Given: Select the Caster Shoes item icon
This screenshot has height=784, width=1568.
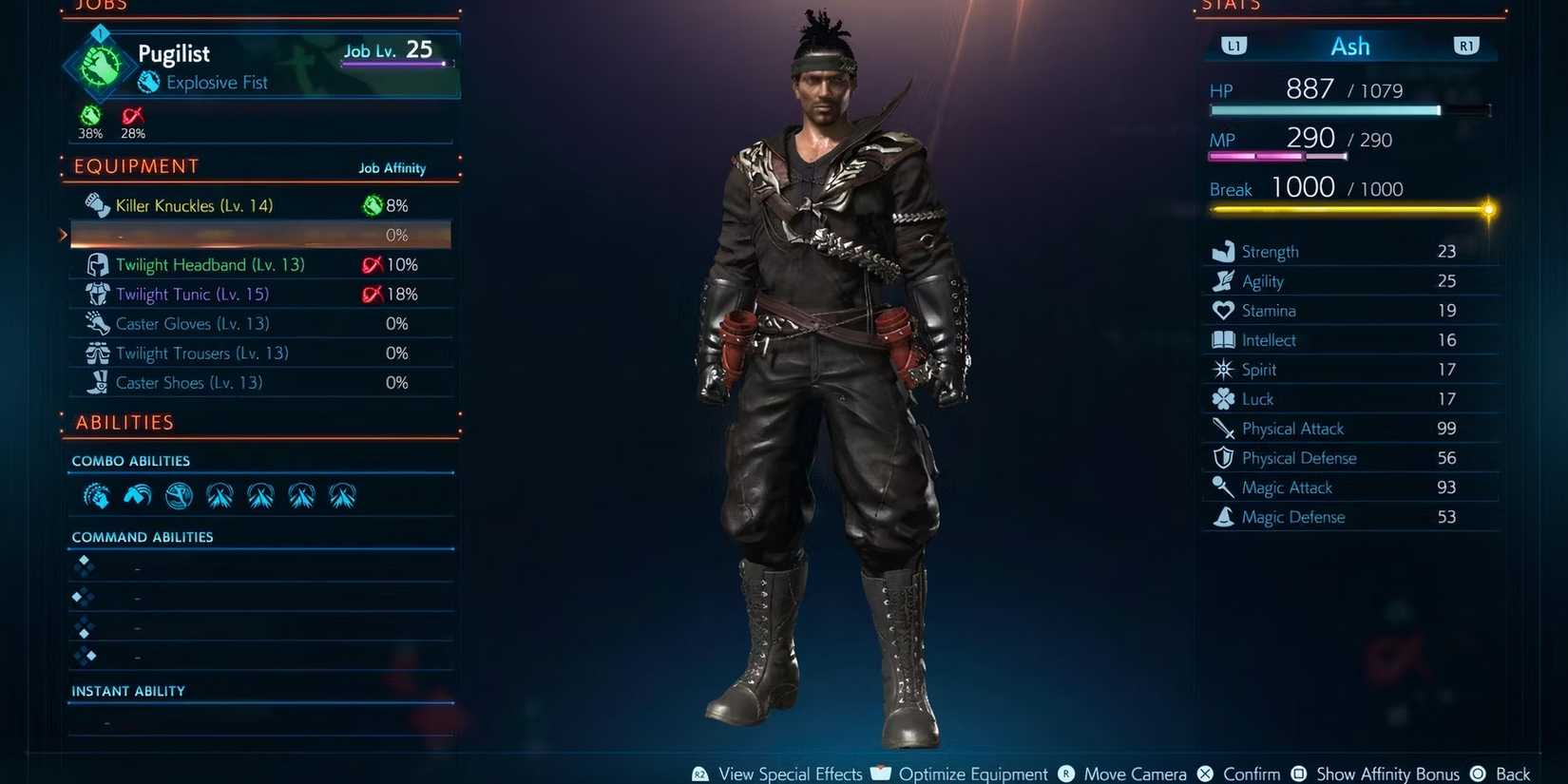Looking at the screenshot, I should click(x=97, y=382).
